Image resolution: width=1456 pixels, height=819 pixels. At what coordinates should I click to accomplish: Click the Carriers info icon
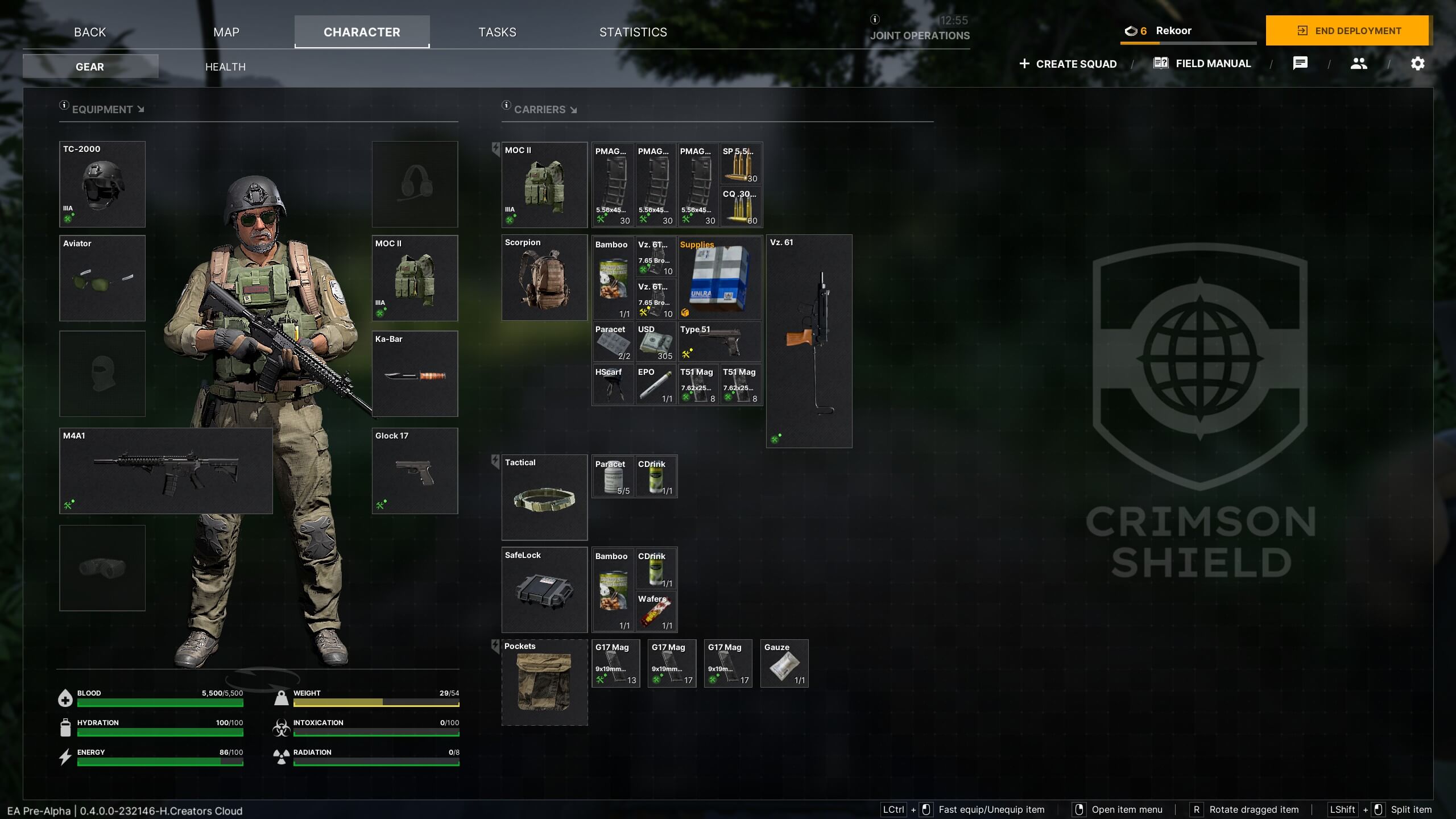pyautogui.click(x=506, y=105)
